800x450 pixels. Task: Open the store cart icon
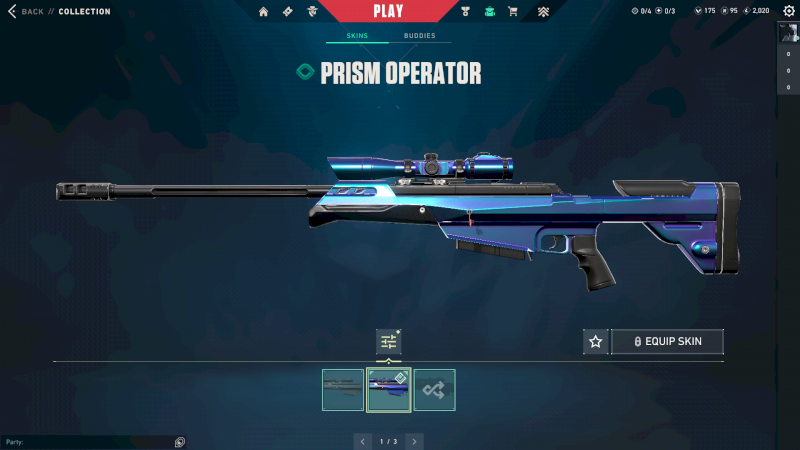tap(513, 12)
